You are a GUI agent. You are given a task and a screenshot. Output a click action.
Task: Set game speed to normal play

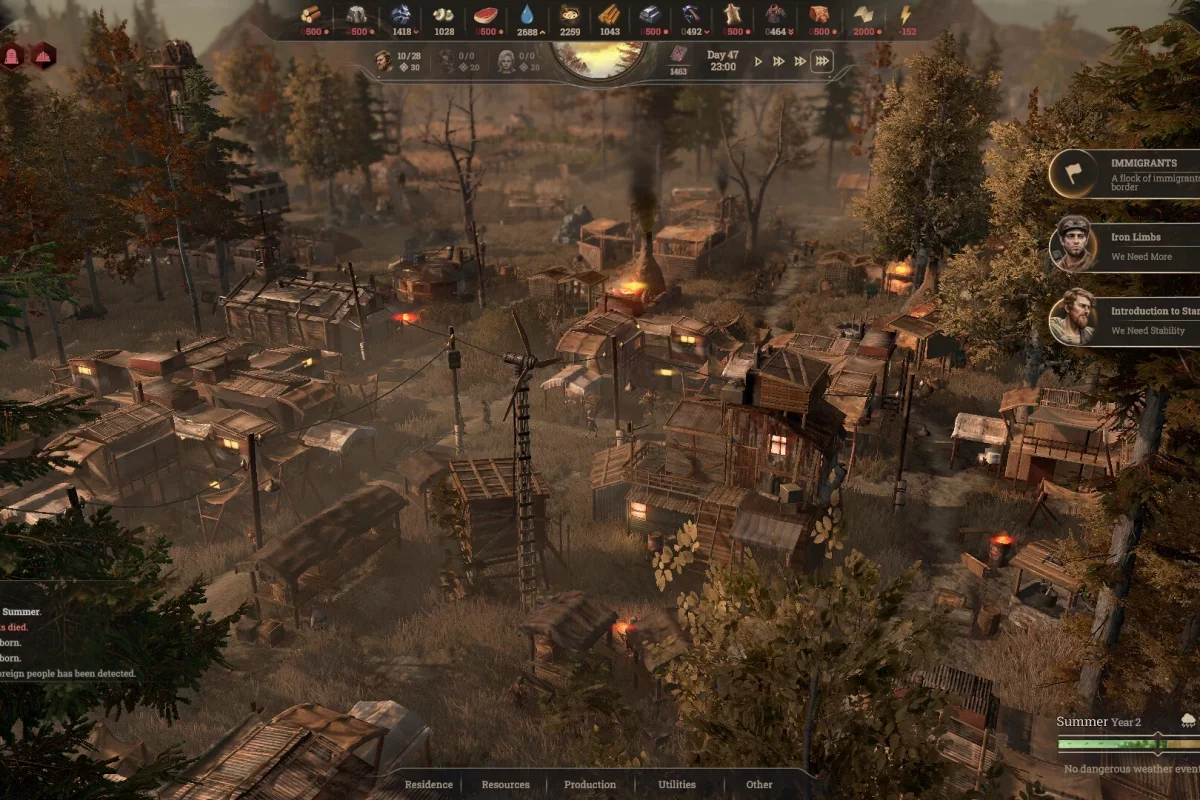point(758,62)
